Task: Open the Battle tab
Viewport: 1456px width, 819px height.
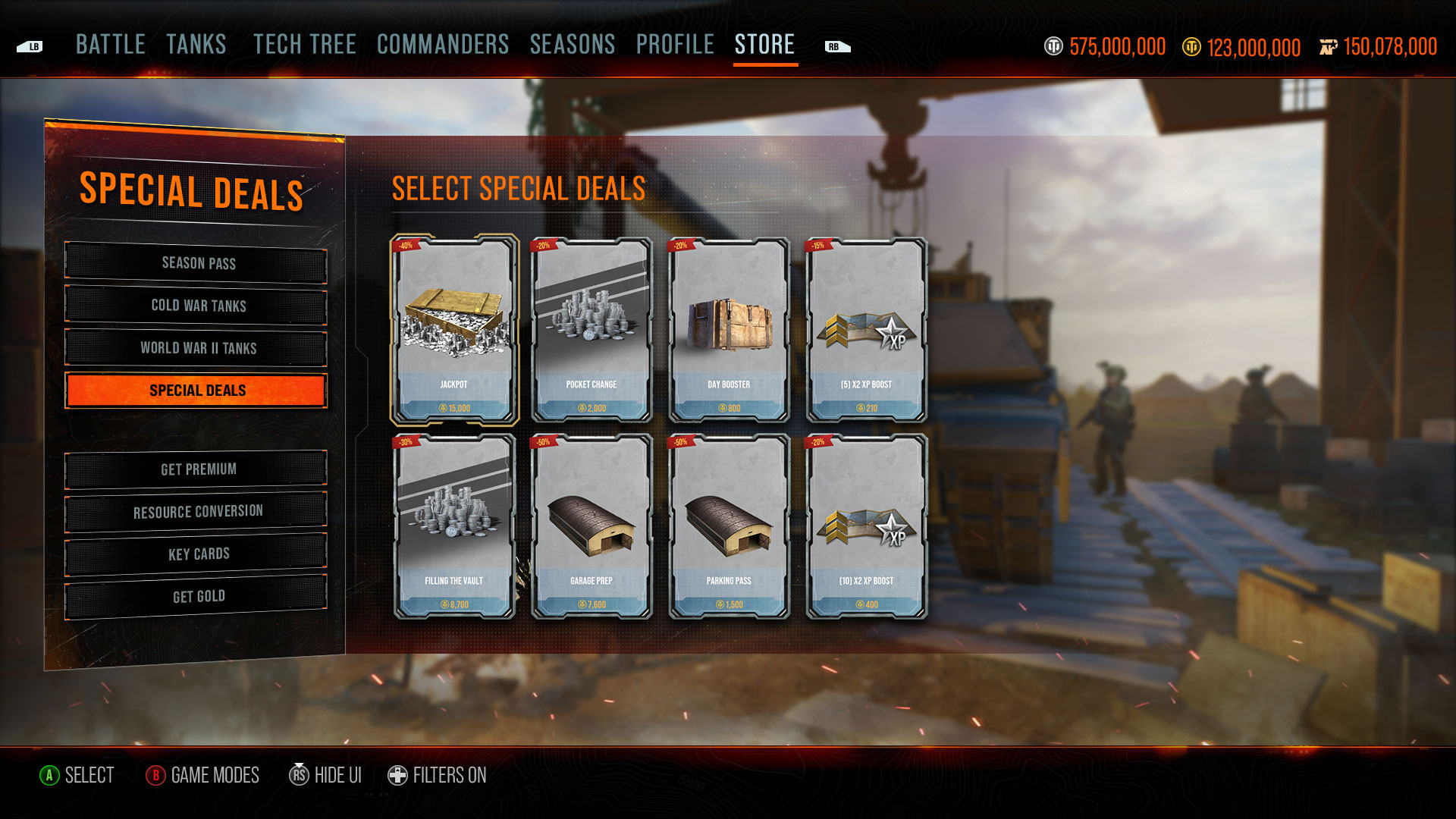Action: (111, 45)
